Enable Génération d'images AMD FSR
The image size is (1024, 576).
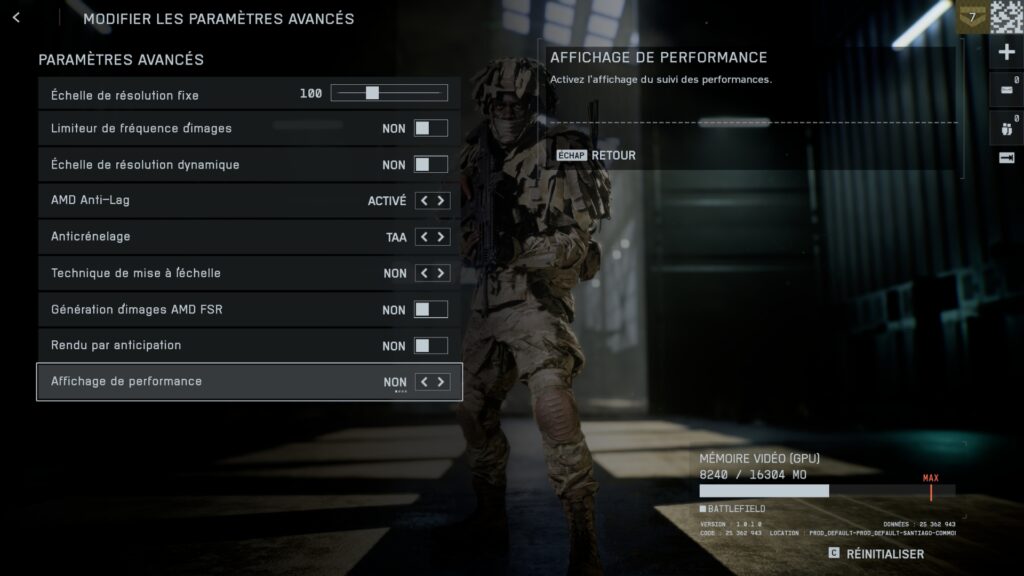coord(431,310)
